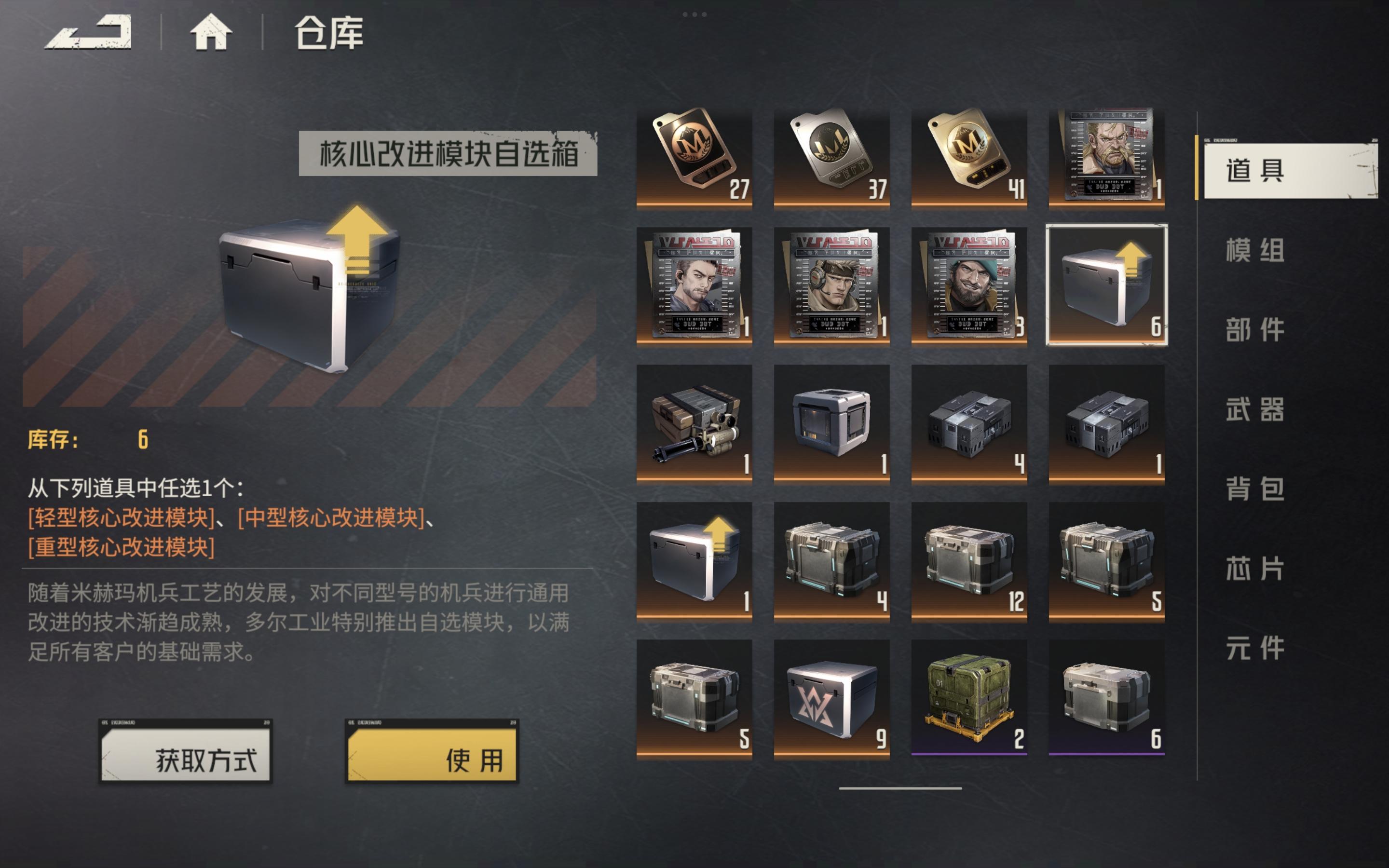The height and width of the screenshot is (868, 1389).
Task: Click the bearded character wanted-poster item
Action: click(x=969, y=287)
